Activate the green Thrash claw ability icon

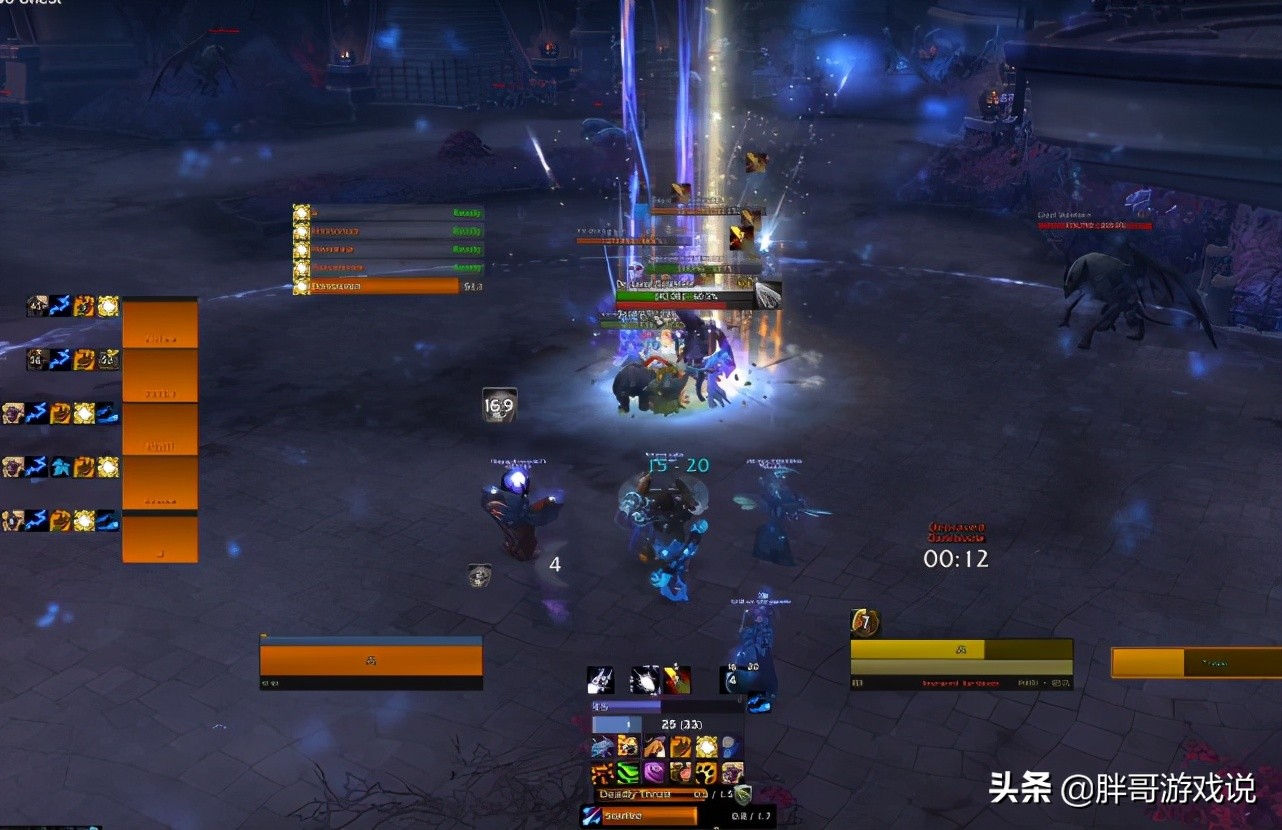(627, 772)
